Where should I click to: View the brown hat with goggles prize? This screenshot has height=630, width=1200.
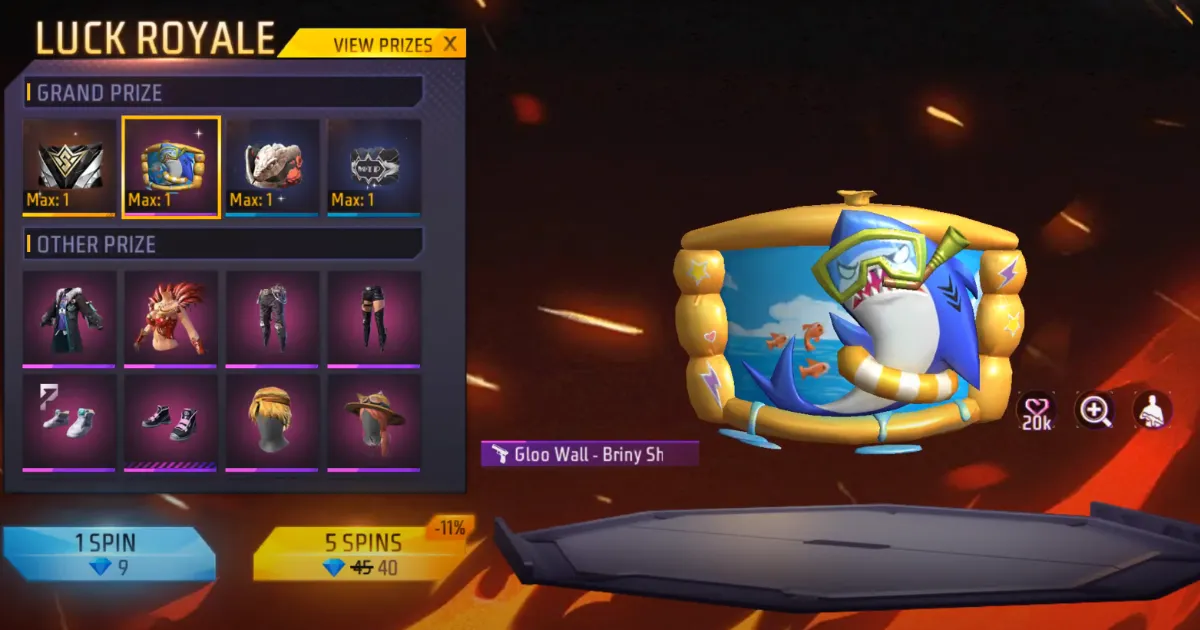(375, 421)
